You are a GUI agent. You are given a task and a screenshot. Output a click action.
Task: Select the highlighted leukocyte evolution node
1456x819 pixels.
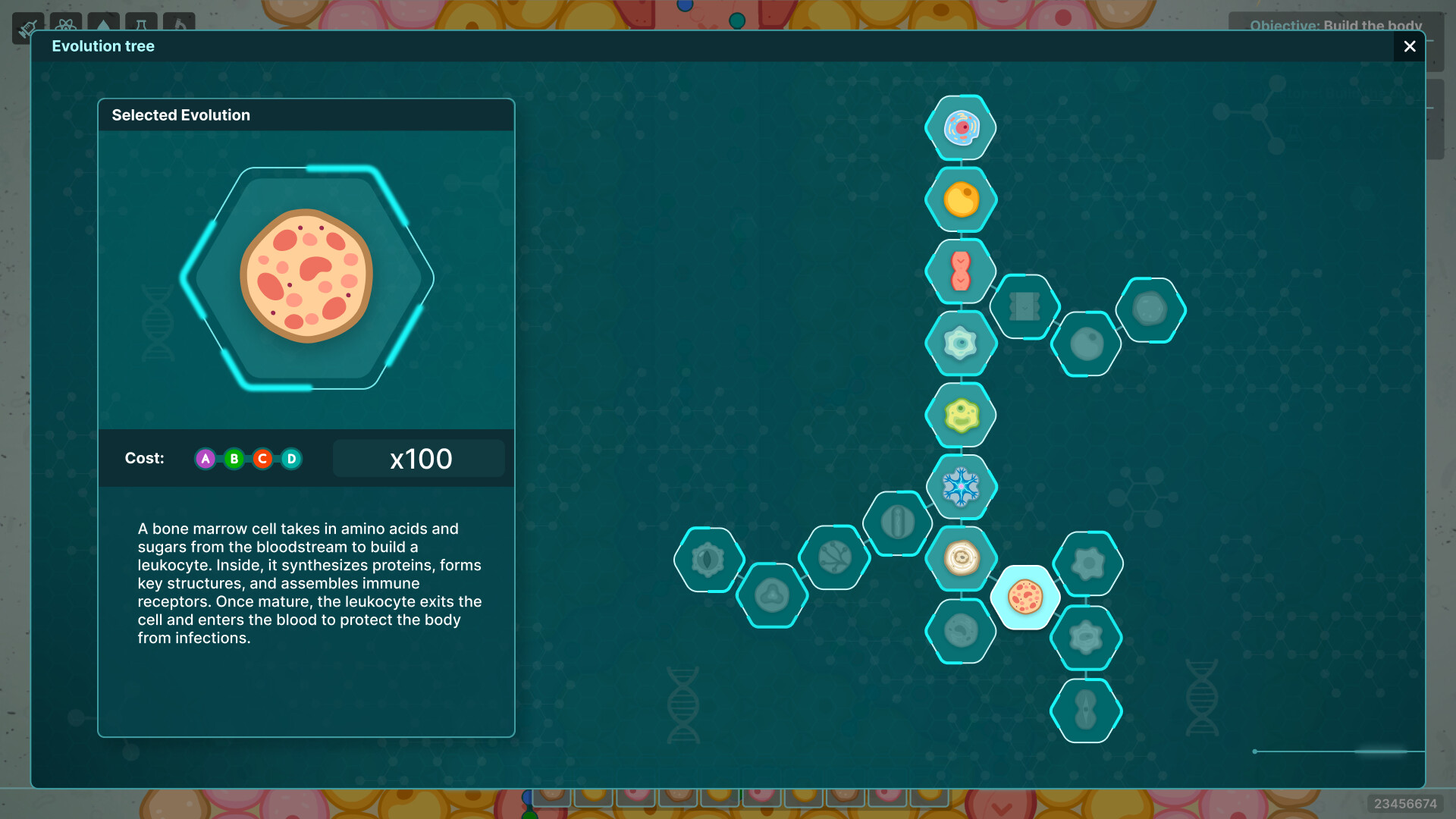pyautogui.click(x=1025, y=597)
